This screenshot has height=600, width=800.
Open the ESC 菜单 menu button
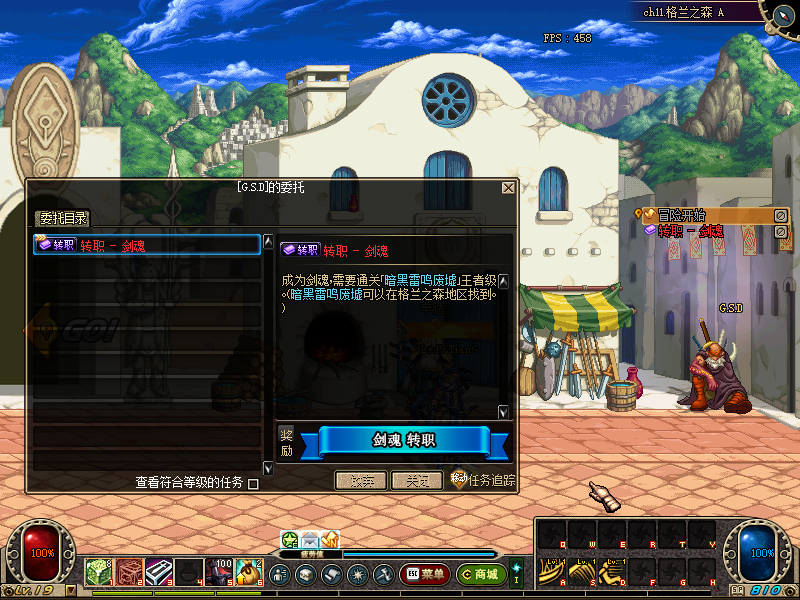(424, 574)
